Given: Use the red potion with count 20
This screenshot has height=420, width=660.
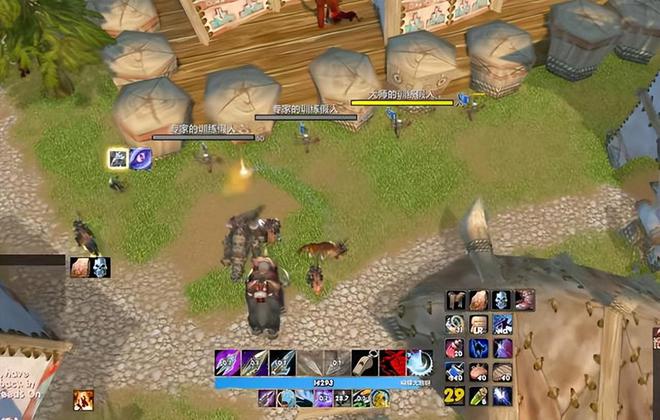Looking at the screenshot, I should pos(455,347).
